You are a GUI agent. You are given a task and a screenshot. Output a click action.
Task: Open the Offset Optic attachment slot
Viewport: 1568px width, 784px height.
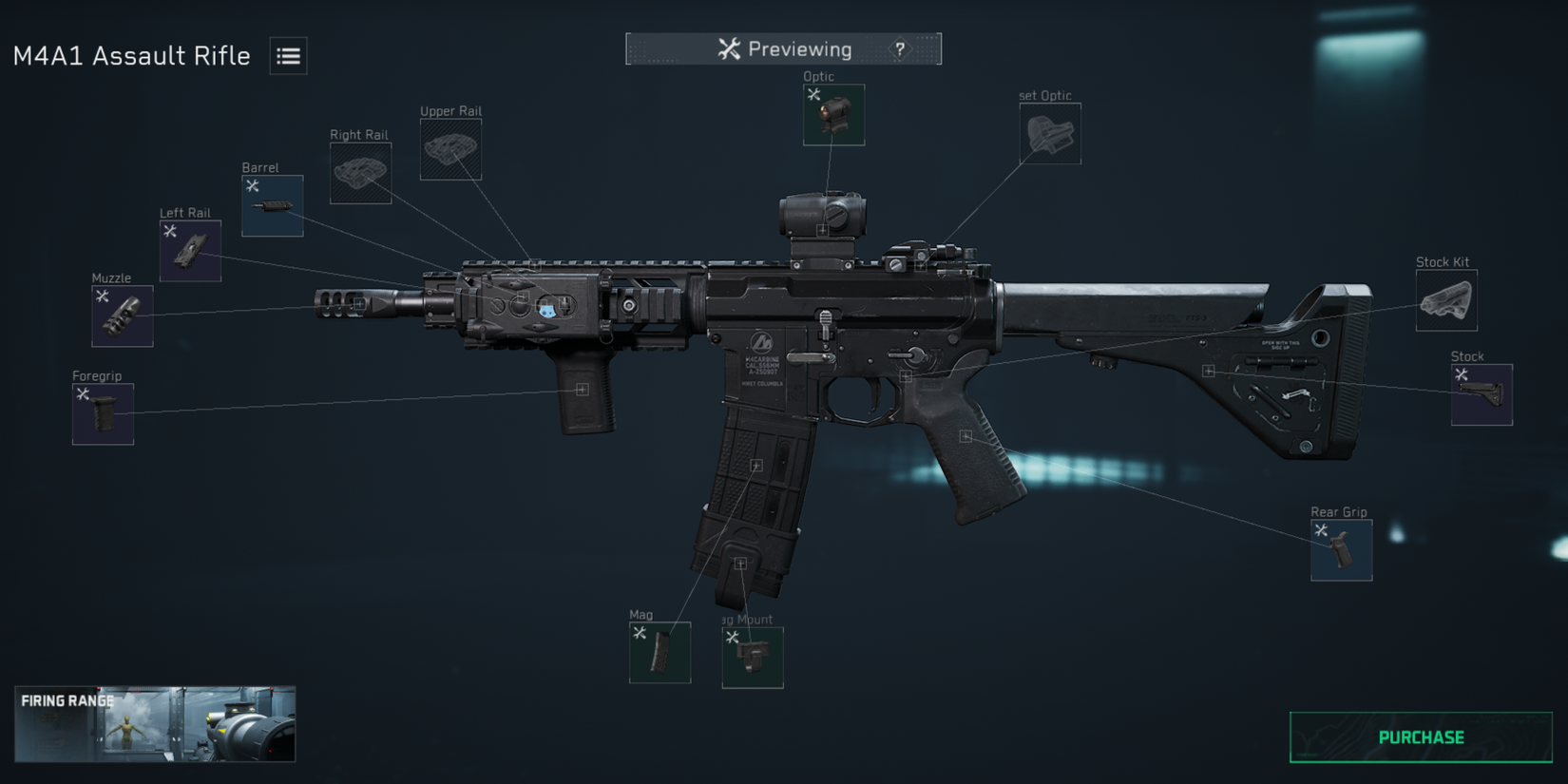coord(1049,134)
